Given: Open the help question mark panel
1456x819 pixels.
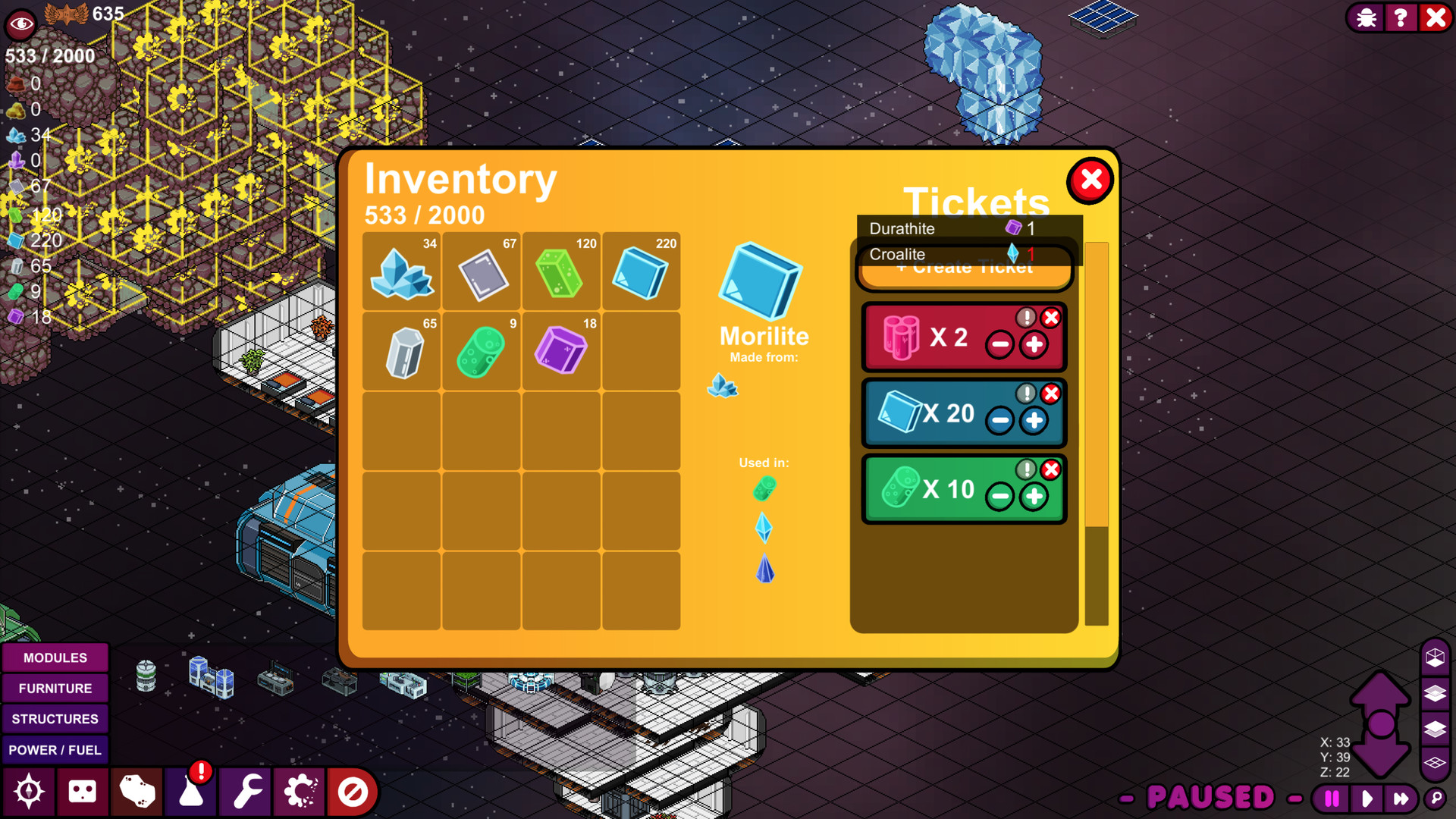Looking at the screenshot, I should (1400, 17).
